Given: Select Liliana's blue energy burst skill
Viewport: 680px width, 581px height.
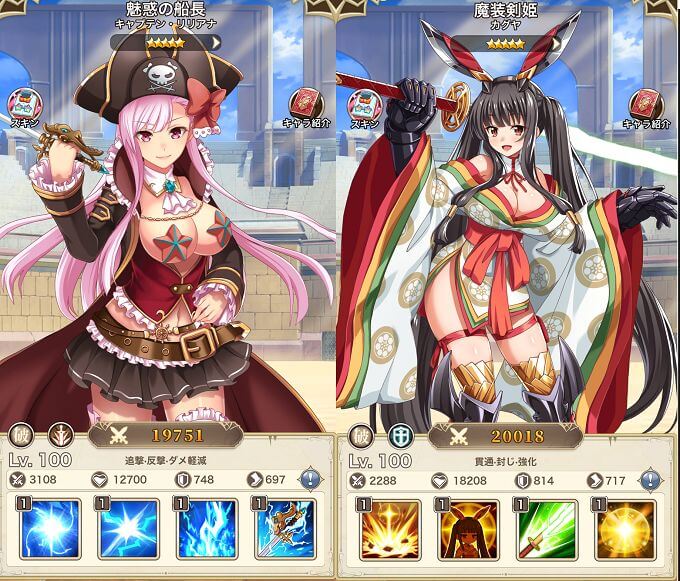Looking at the screenshot, I should point(46,530).
